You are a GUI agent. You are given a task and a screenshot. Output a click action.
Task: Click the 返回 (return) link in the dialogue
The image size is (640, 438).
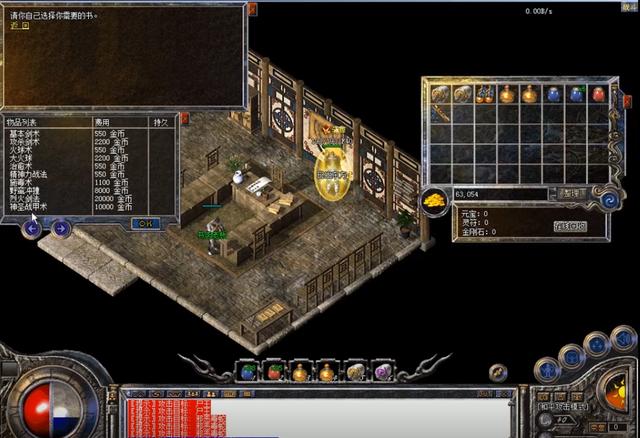(x=19, y=26)
